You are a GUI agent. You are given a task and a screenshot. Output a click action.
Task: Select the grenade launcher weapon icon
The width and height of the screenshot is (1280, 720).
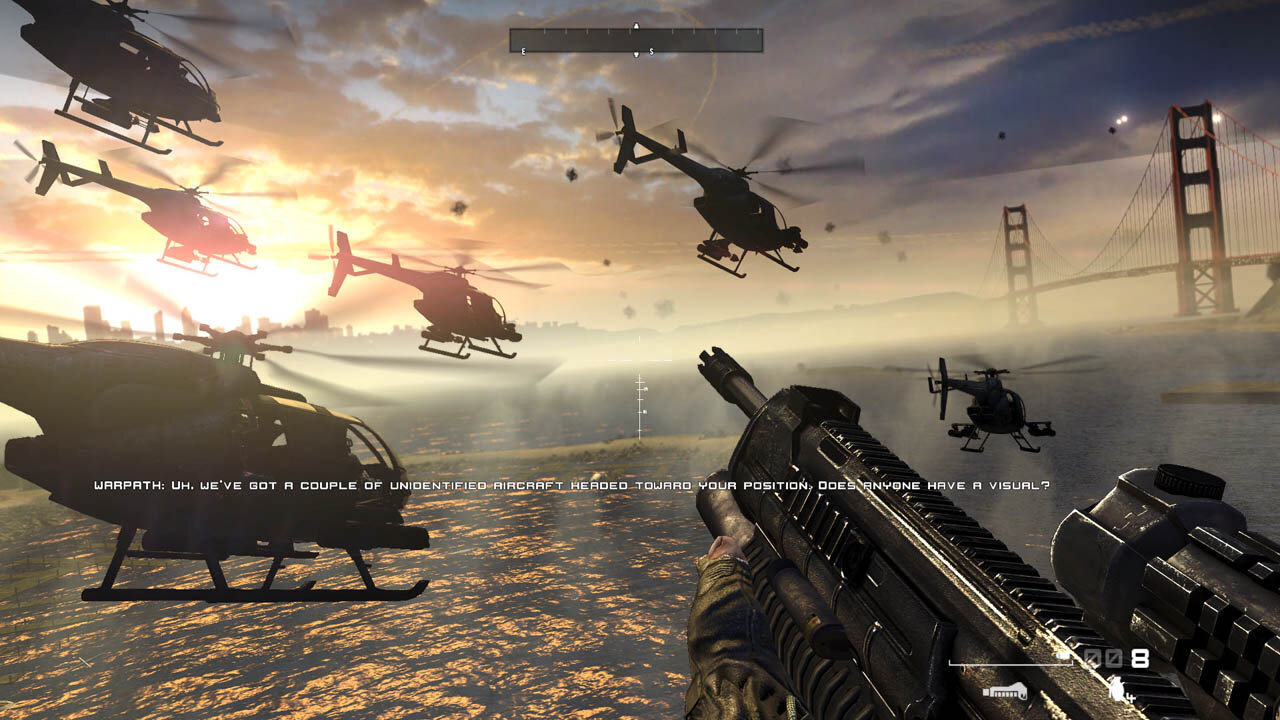1005,691
